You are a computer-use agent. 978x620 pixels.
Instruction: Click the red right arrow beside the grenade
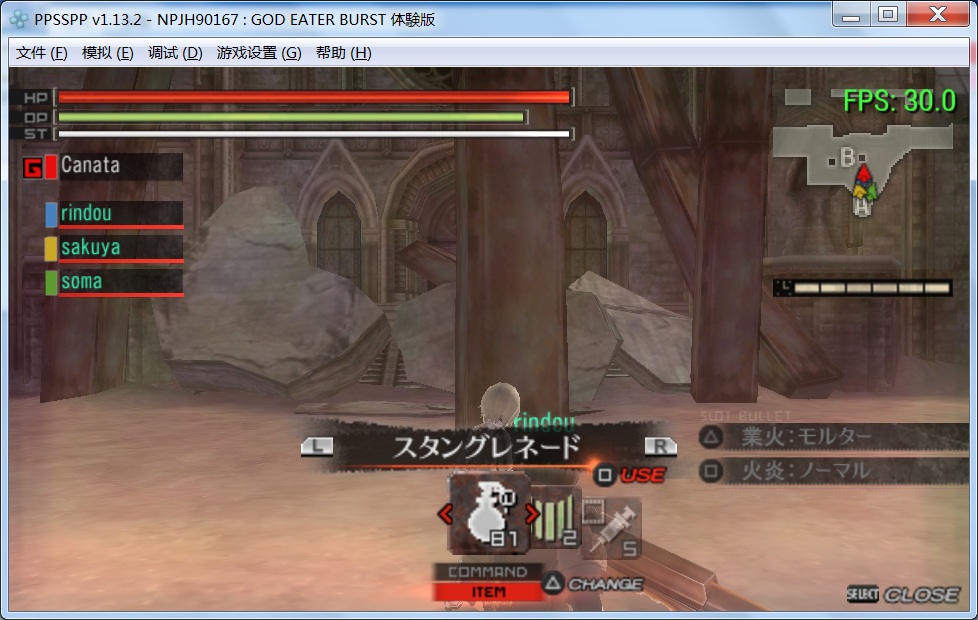[532, 514]
